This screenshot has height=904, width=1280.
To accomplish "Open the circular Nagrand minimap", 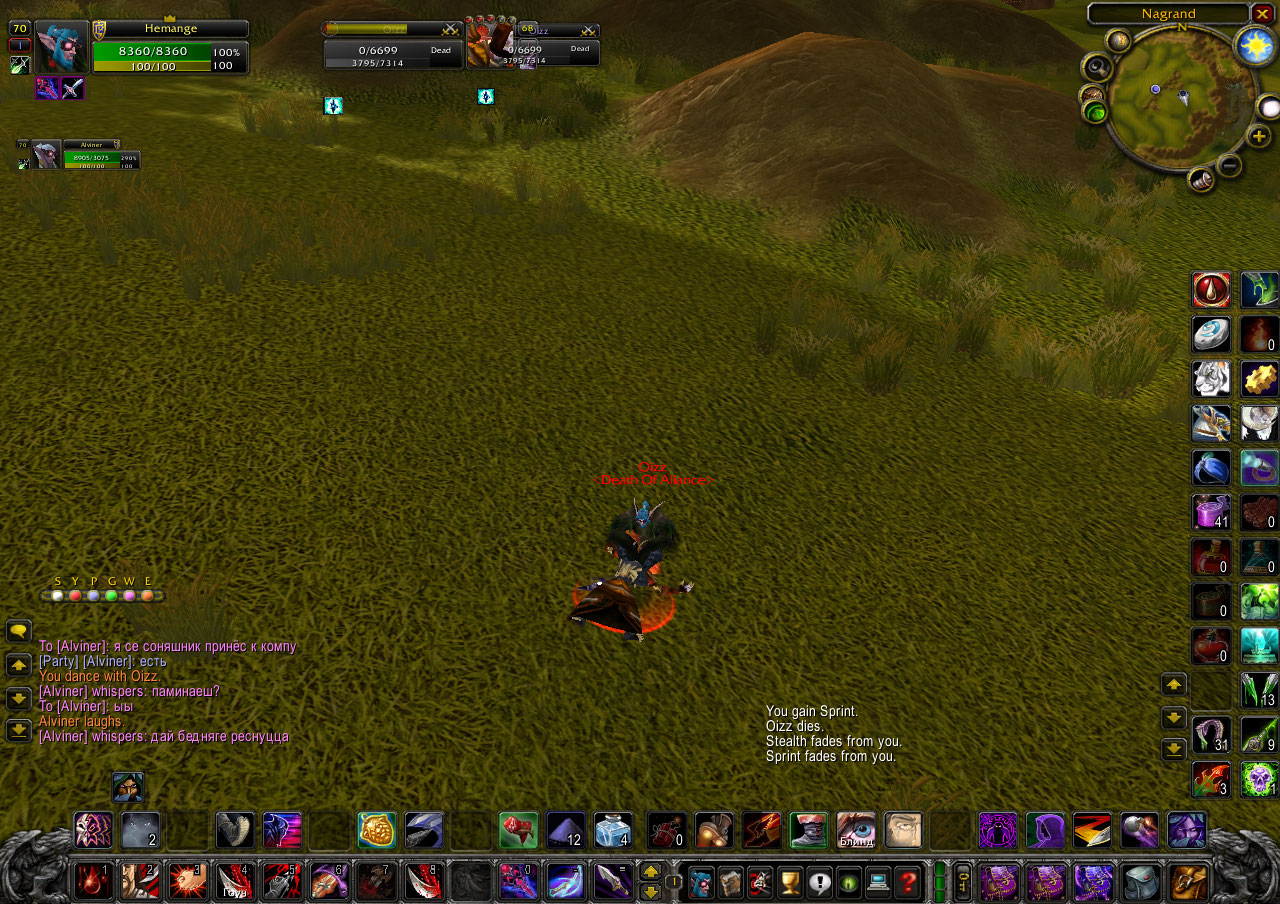I will click(1167, 98).
